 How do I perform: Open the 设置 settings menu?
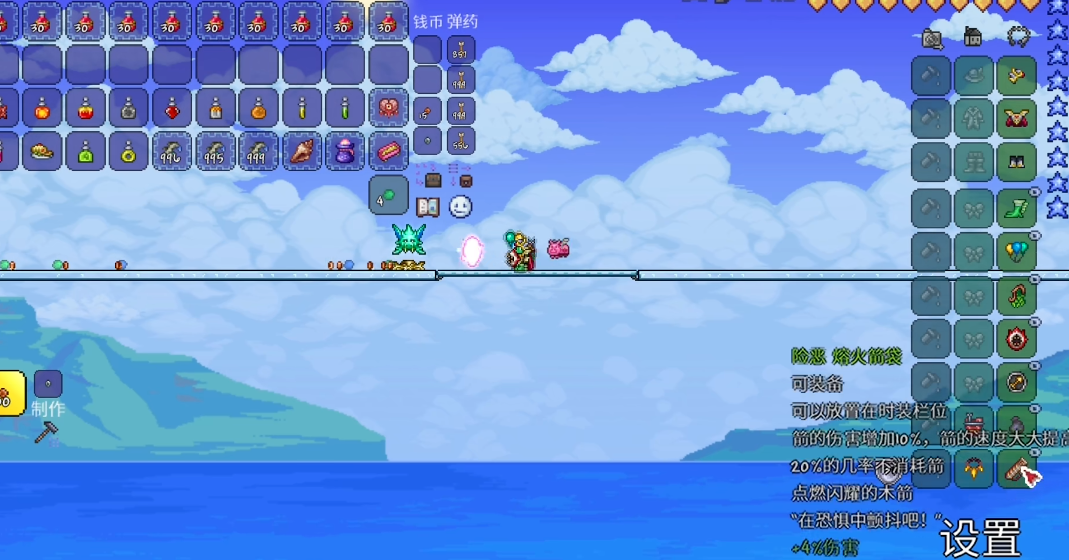tap(979, 539)
